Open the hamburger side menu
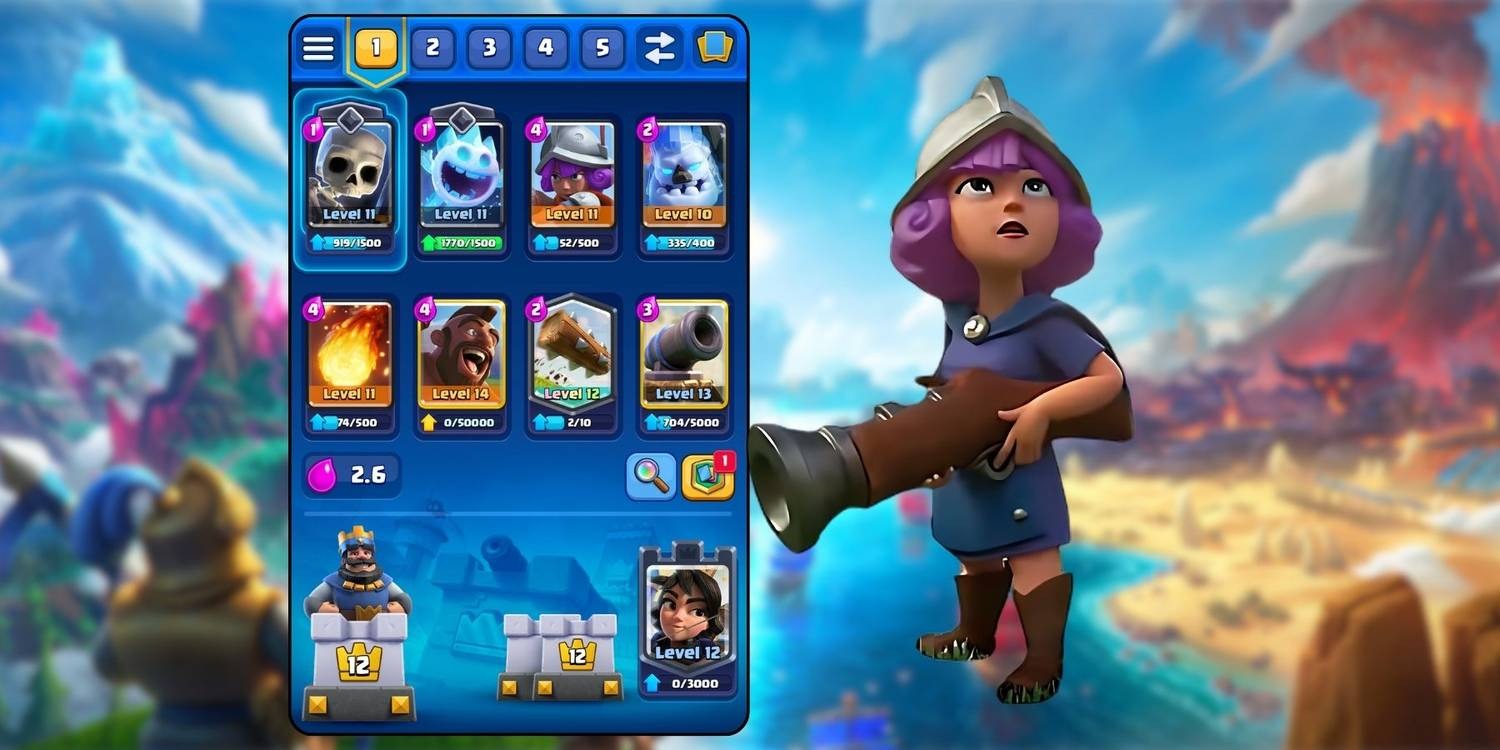 click(318, 46)
